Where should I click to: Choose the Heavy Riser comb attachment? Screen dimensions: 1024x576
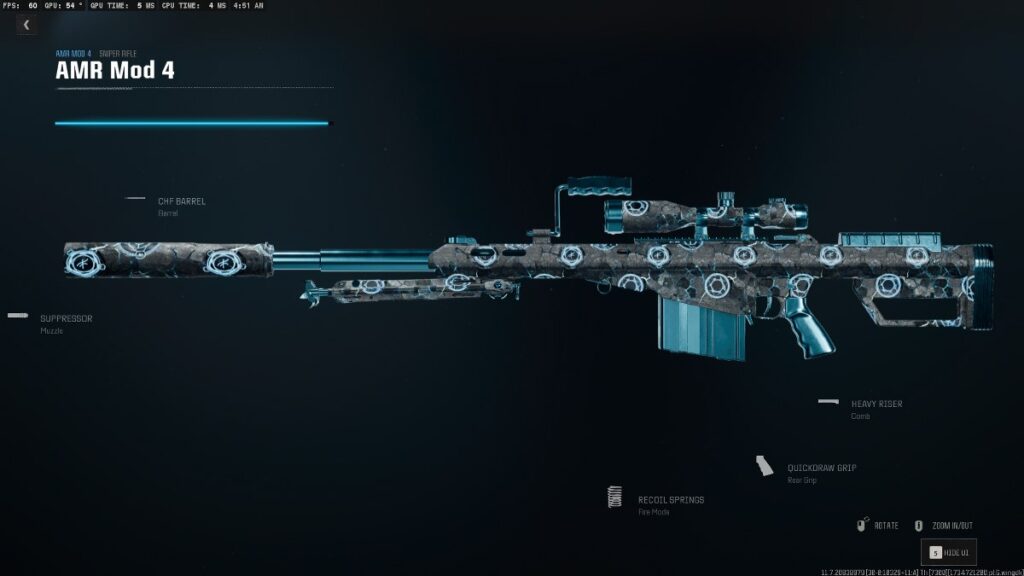click(876, 404)
